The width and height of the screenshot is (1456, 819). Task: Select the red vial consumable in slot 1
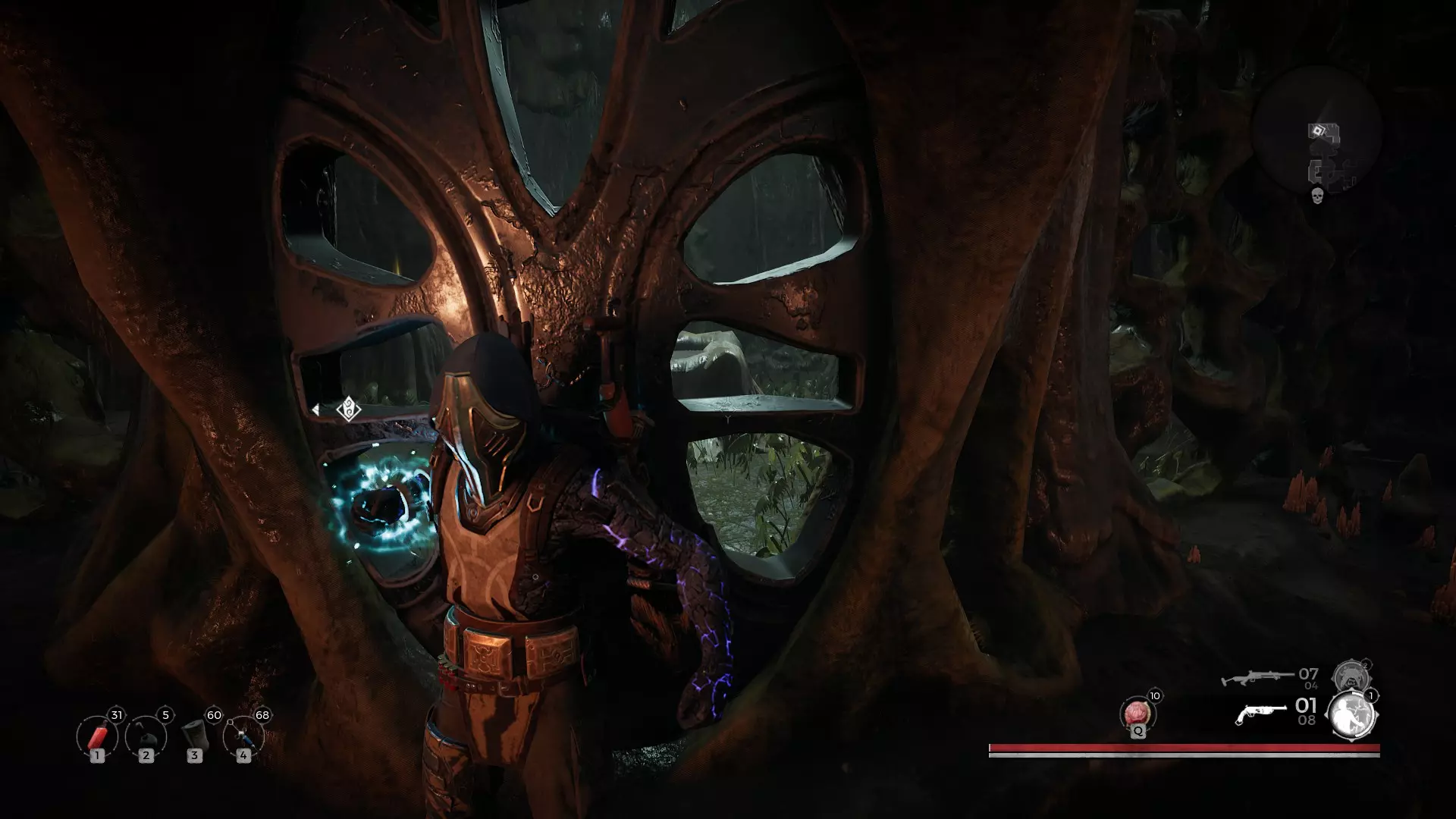coord(97,736)
